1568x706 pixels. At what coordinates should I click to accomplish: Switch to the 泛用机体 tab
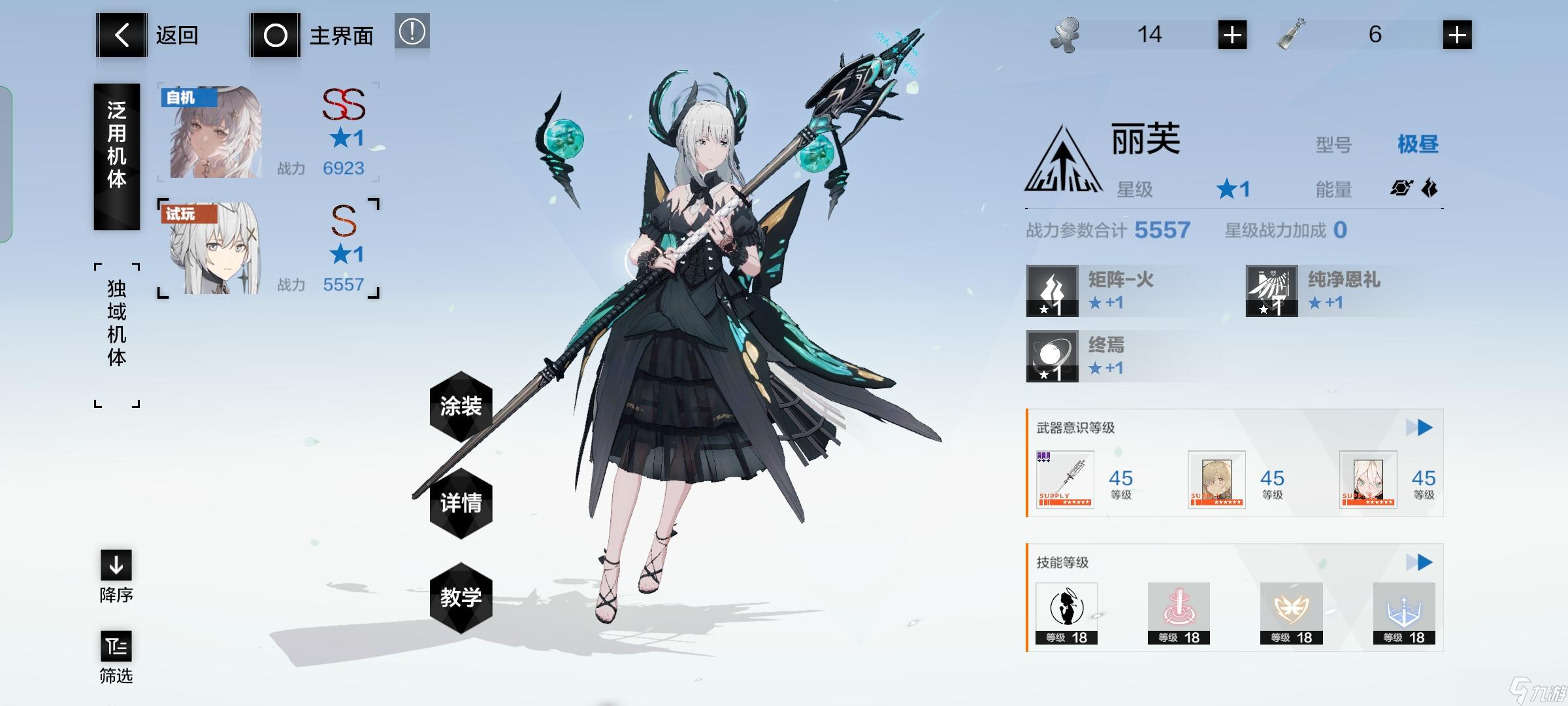[116, 157]
